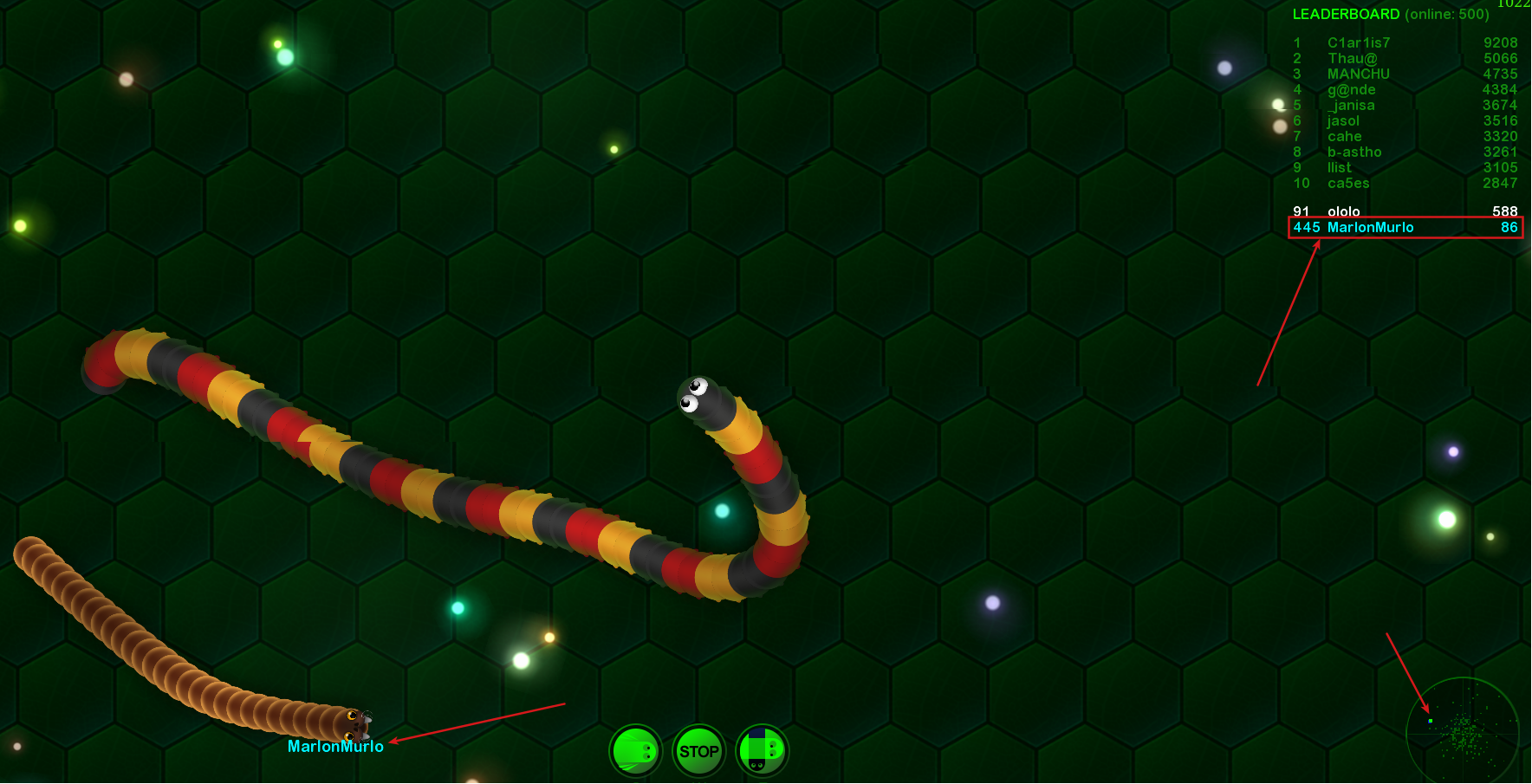The height and width of the screenshot is (784, 1532).
Task: Click the ca5es leaderboard entry
Action: 1405,184
